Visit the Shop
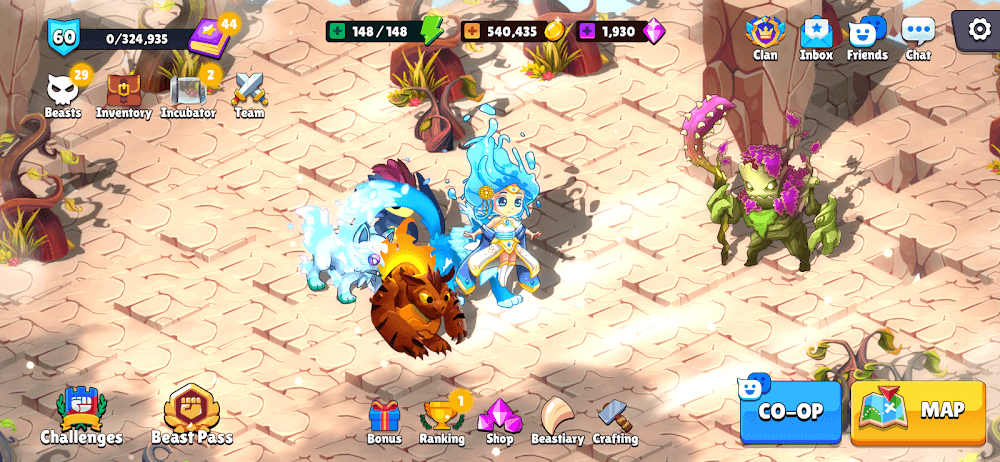Image resolution: width=1000 pixels, height=462 pixels. (x=499, y=421)
